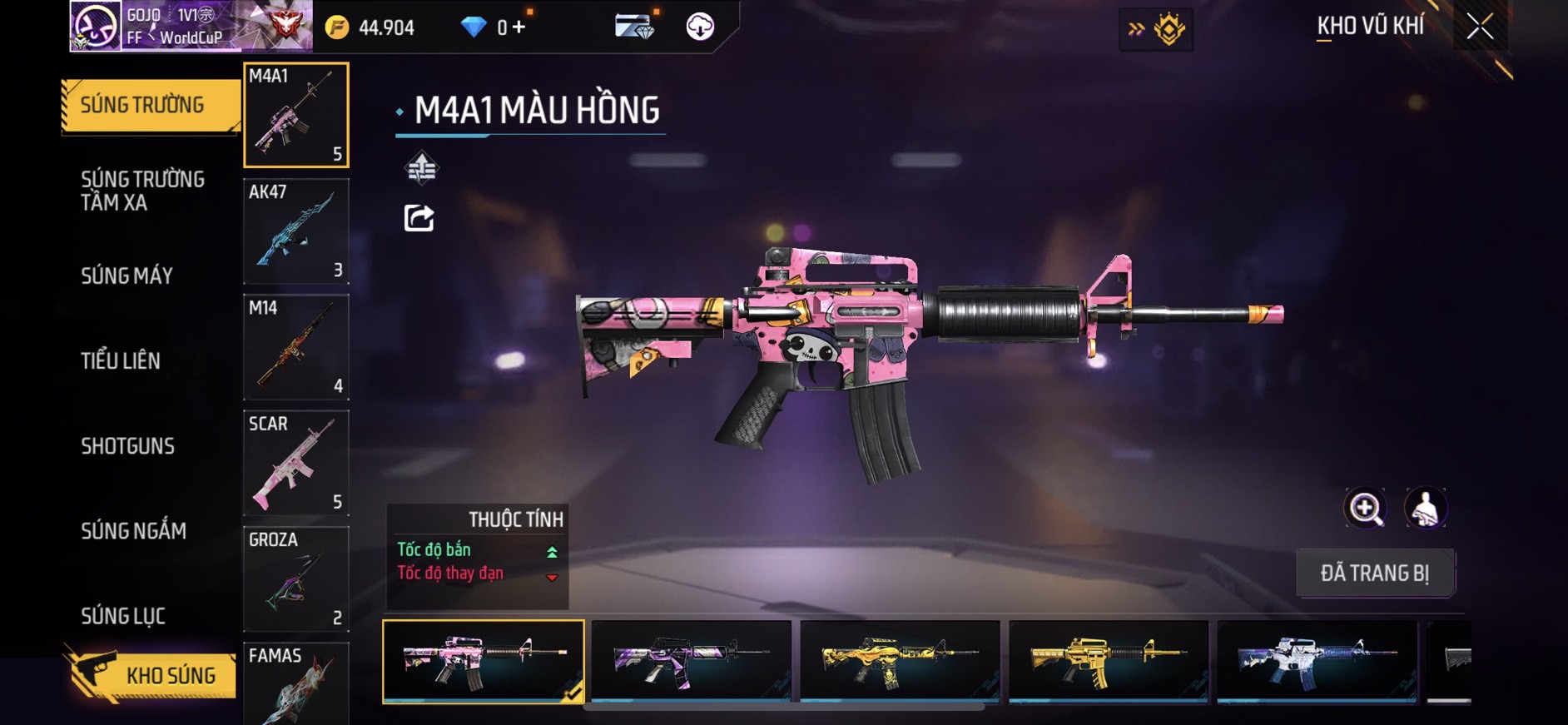
Task: Preview the skin on the character icon
Action: point(1425,508)
